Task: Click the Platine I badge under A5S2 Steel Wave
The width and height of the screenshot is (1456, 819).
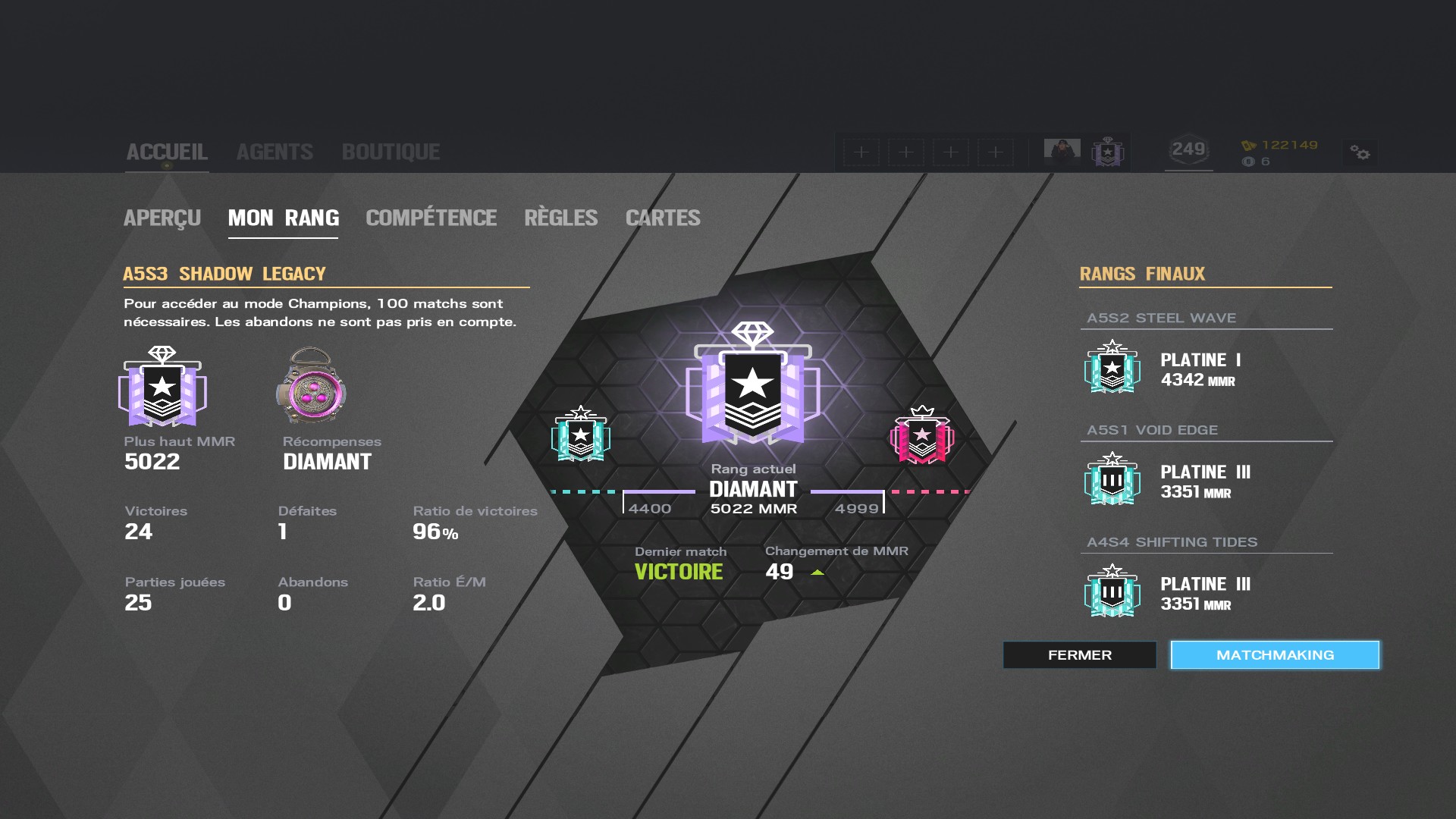Action: click(x=1112, y=369)
